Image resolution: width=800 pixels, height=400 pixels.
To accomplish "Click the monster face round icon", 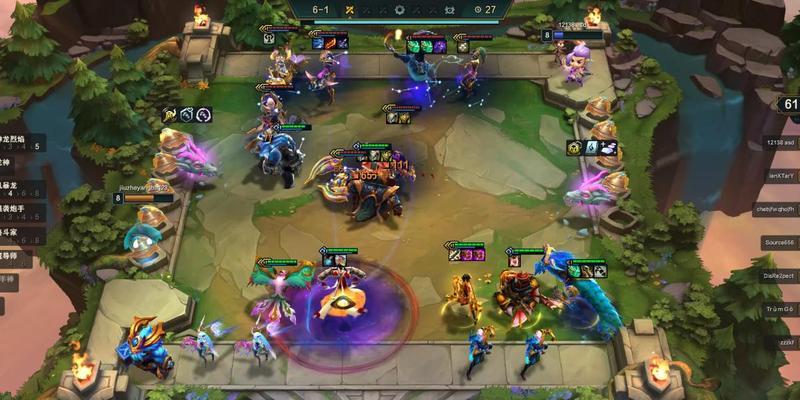I will 449,9.
